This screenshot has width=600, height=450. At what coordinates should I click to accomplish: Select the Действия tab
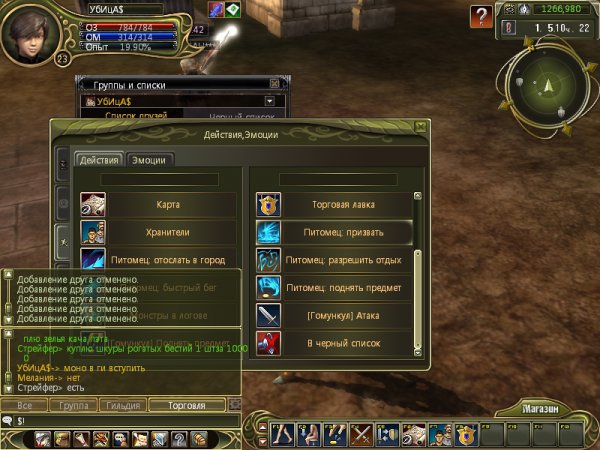tap(99, 159)
